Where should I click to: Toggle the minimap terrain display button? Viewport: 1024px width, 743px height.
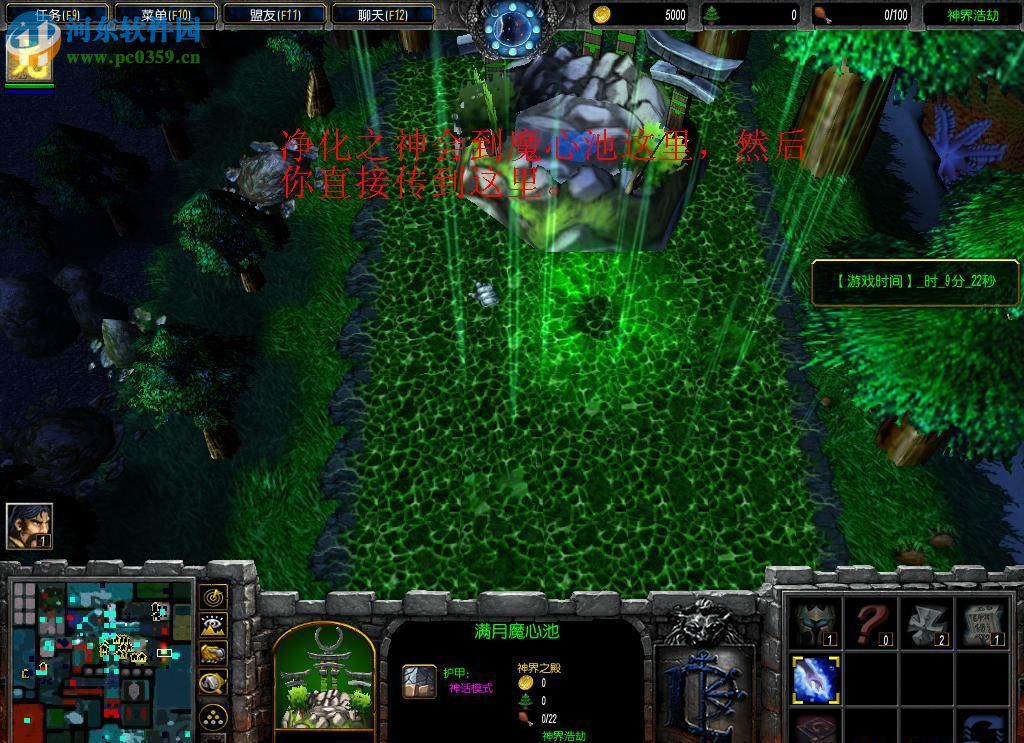[213, 626]
